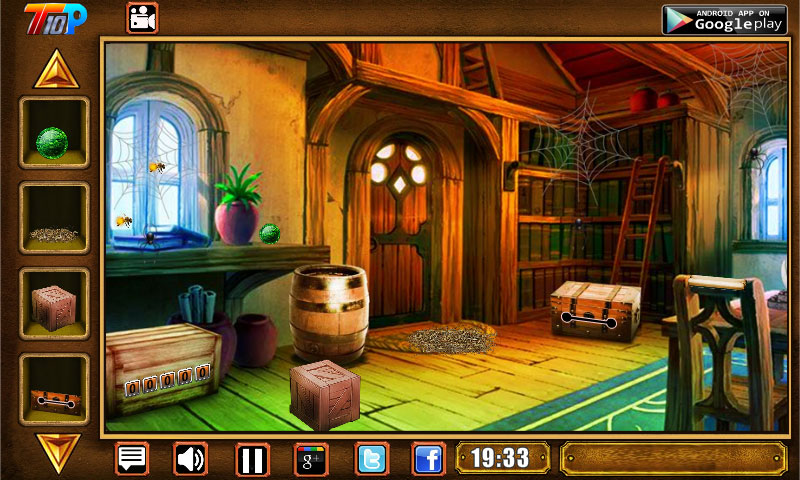Share on Twitter
The height and width of the screenshot is (480, 800).
coord(371,459)
